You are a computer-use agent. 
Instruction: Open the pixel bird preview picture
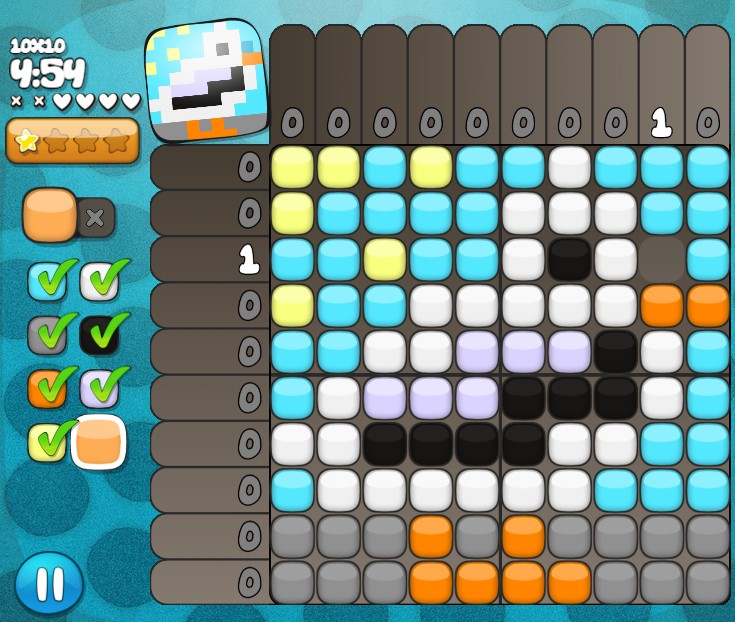click(208, 80)
